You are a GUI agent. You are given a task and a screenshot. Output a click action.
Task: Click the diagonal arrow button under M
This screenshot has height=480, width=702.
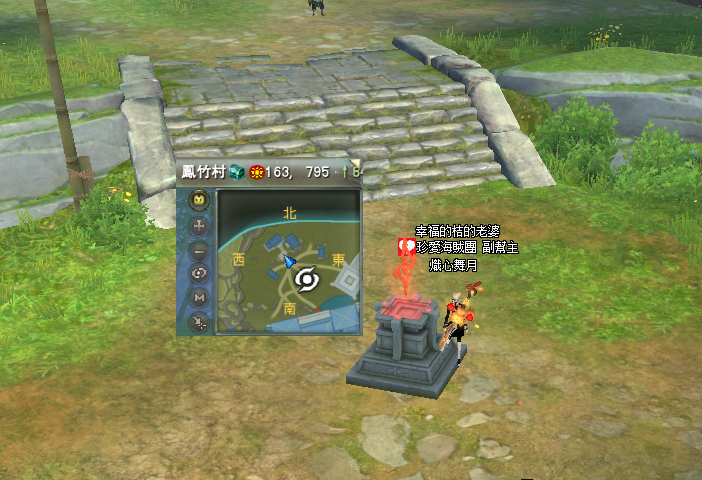[x=198, y=322]
